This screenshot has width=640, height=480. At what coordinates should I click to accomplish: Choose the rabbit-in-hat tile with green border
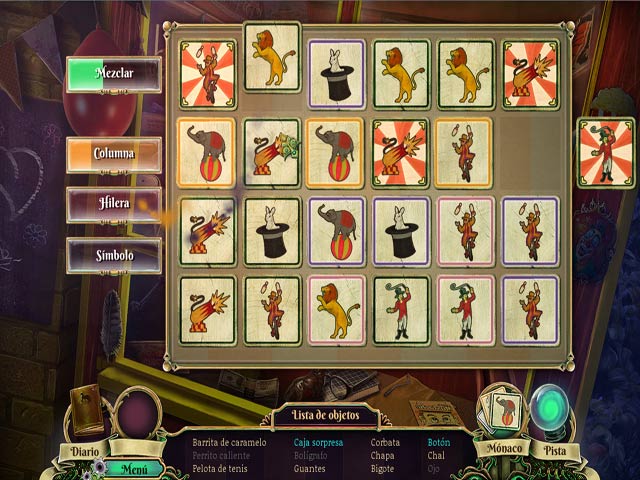(x=272, y=231)
